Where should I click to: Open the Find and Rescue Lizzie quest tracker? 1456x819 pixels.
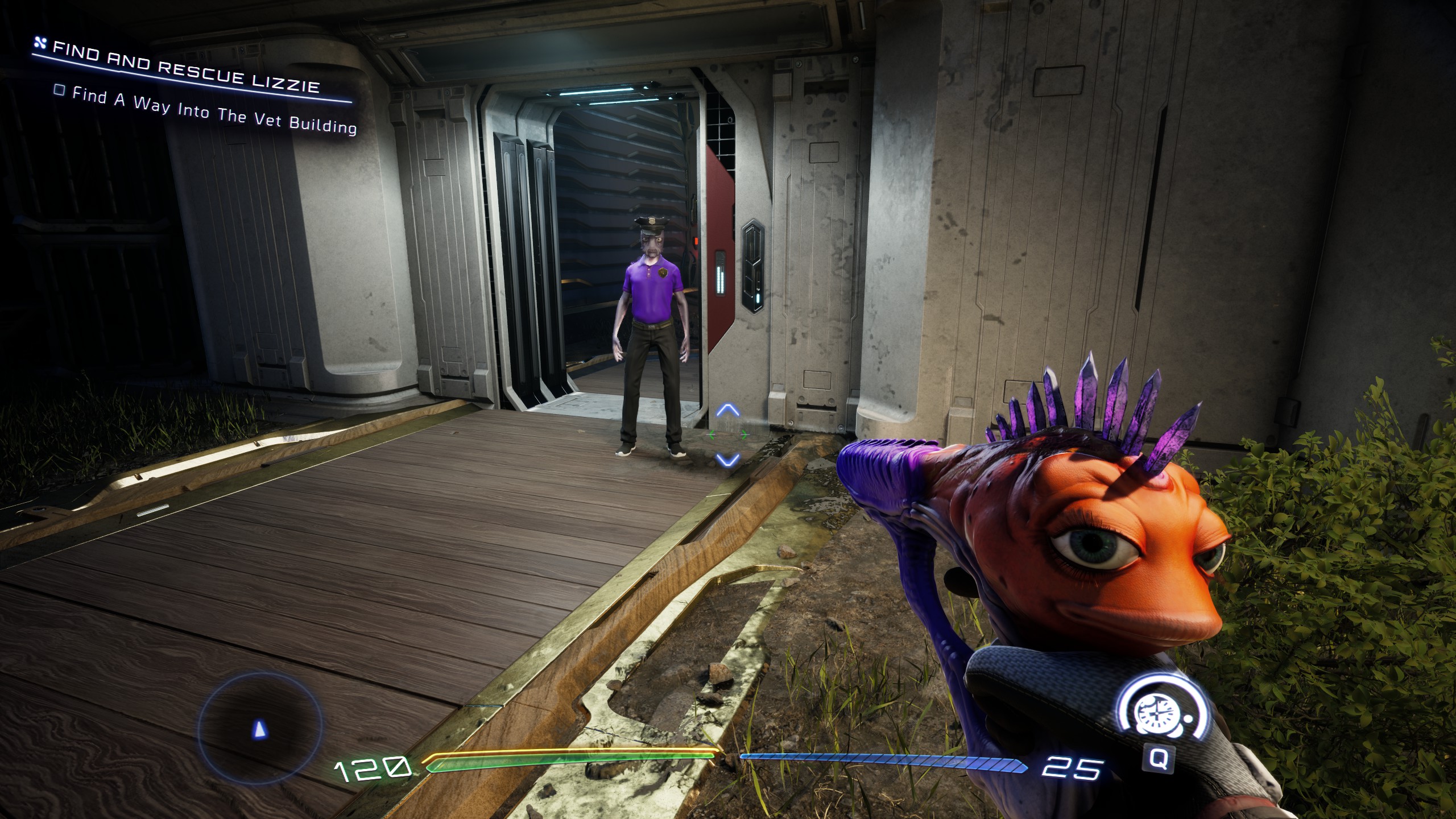pos(186,67)
